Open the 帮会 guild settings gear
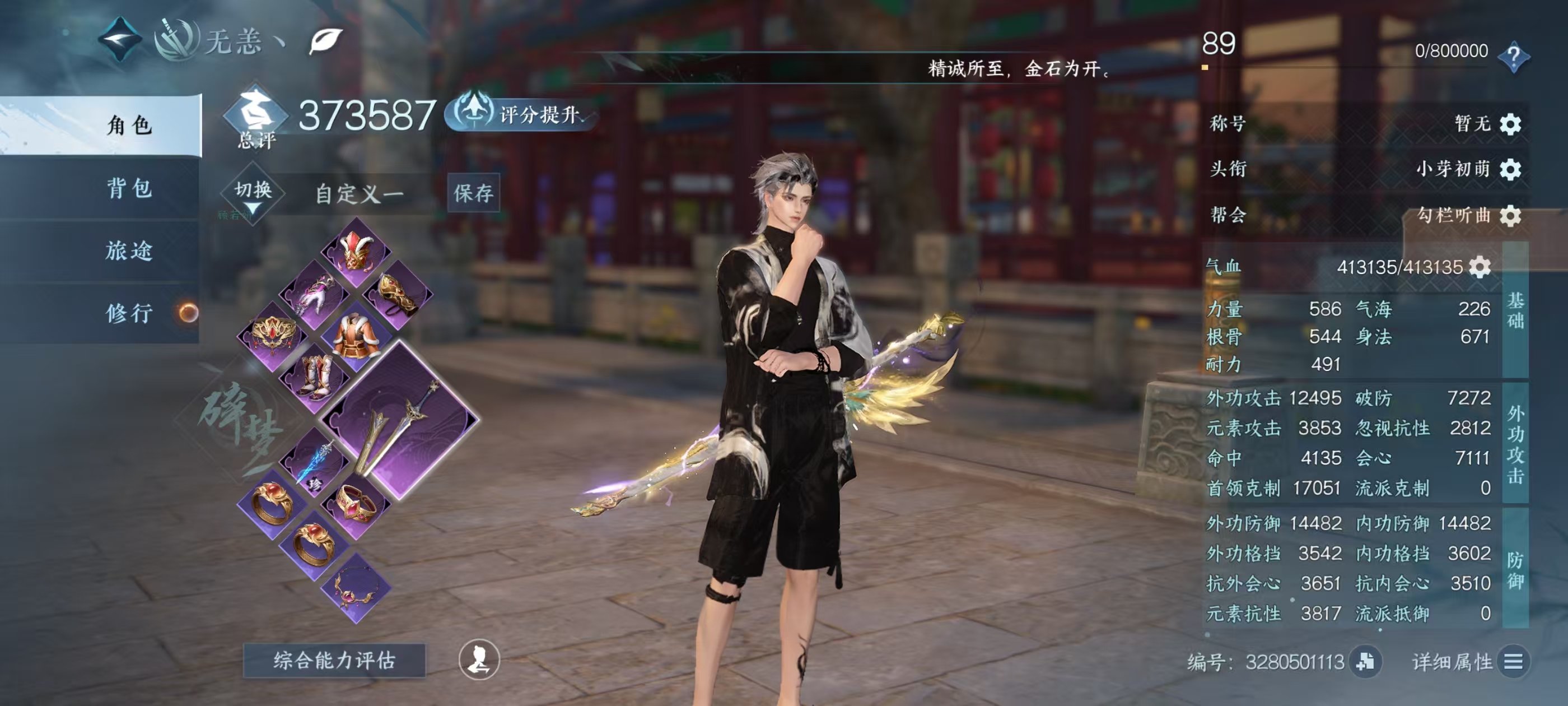The width and height of the screenshot is (1568, 706). point(1510,216)
